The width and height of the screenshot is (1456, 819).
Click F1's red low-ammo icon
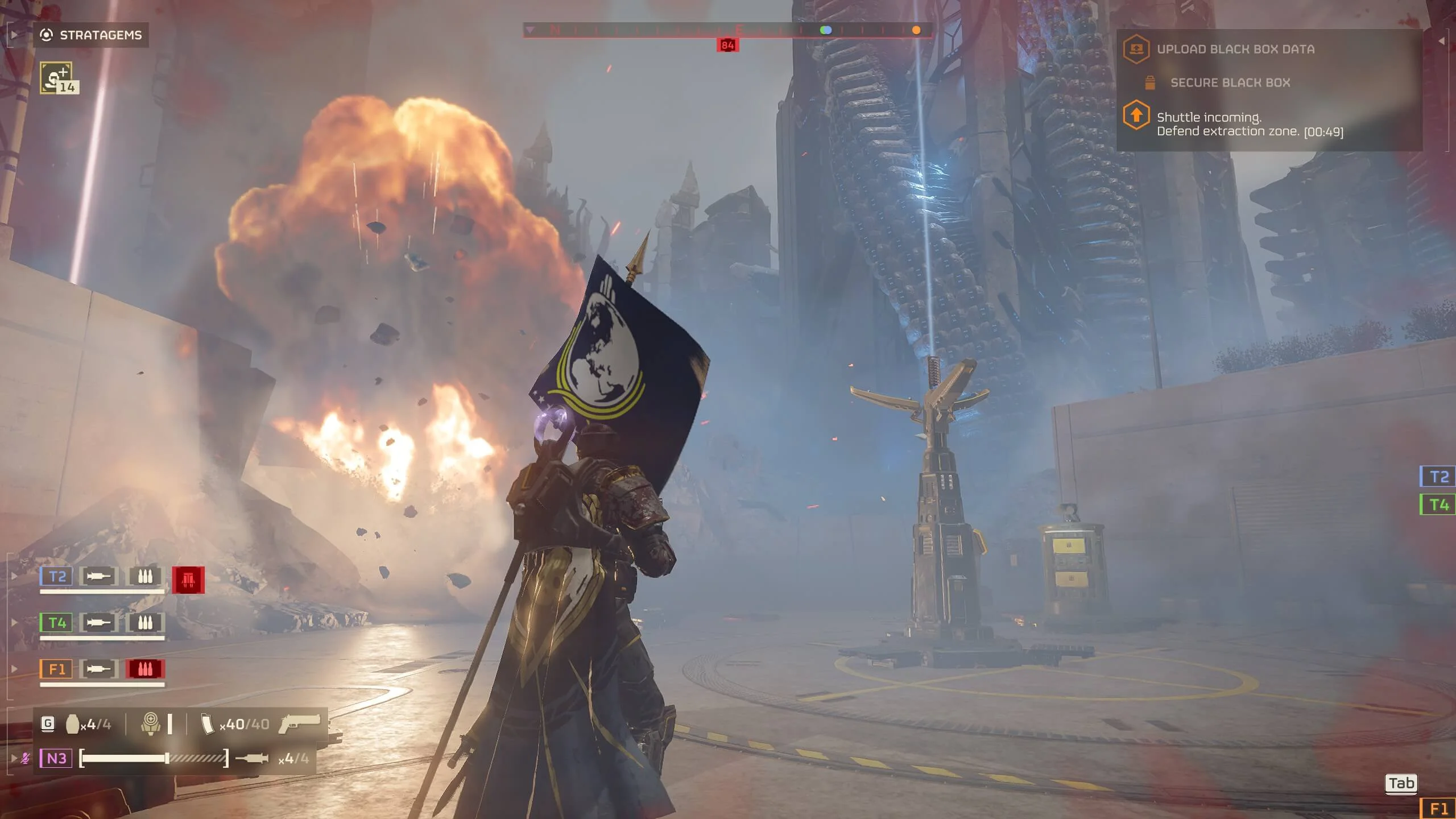coord(145,669)
